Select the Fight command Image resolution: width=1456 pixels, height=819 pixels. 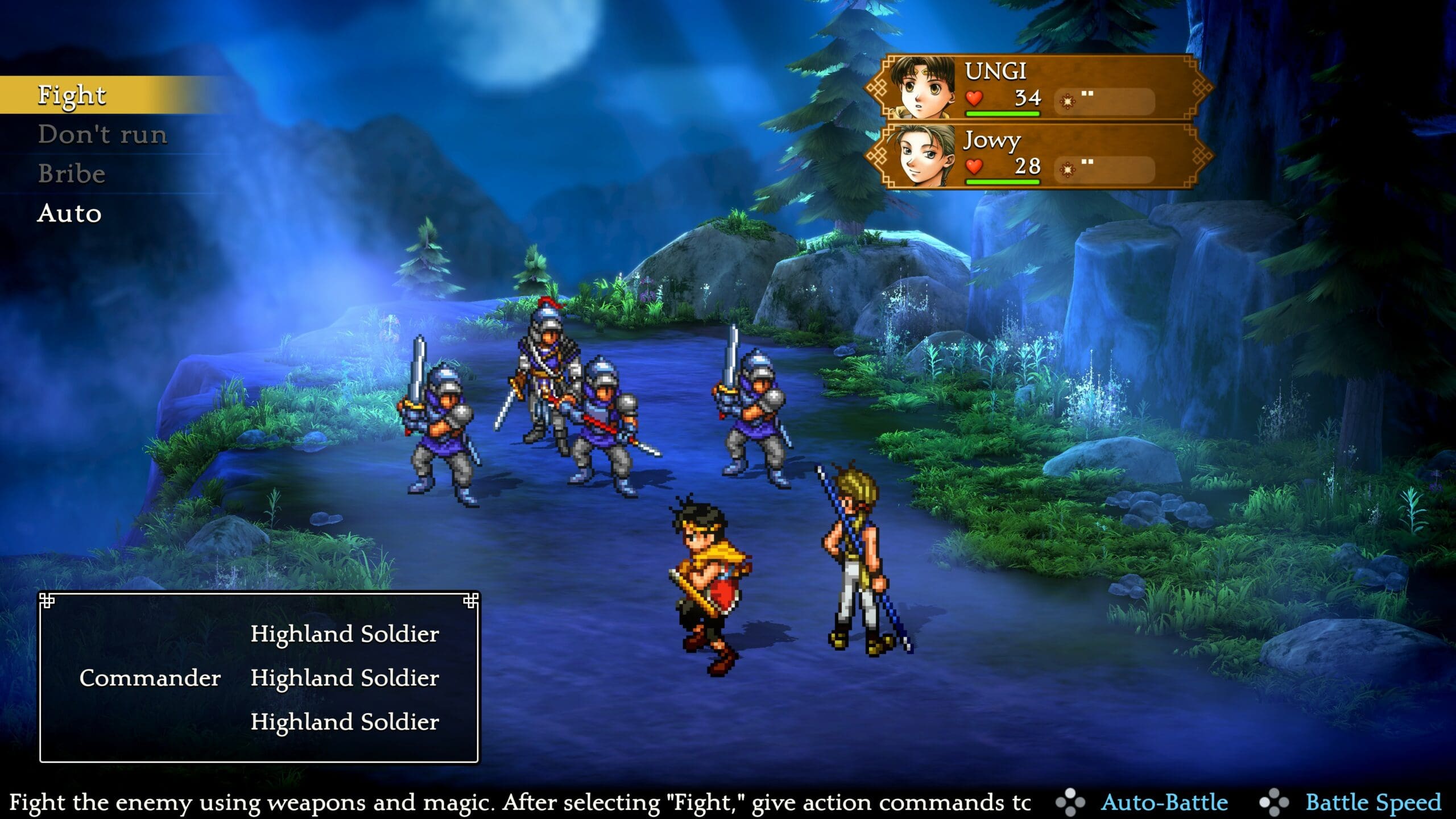(72, 95)
